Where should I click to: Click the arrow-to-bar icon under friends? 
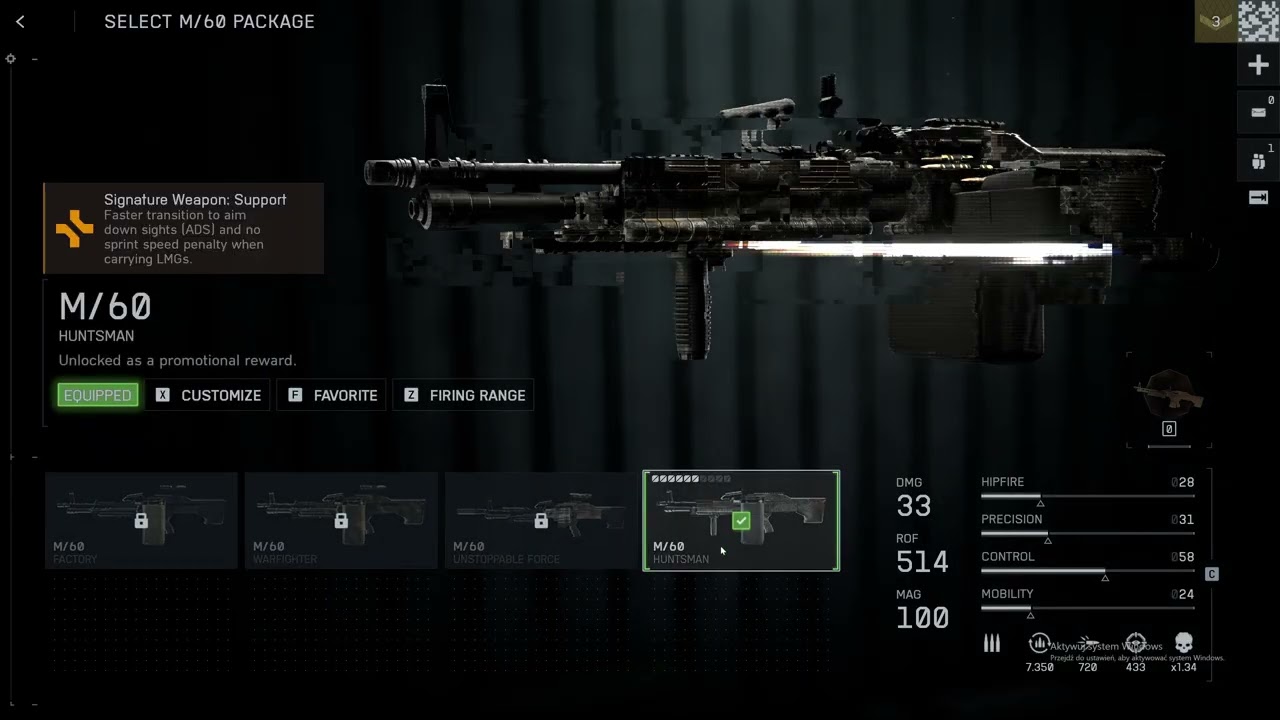click(x=1258, y=198)
